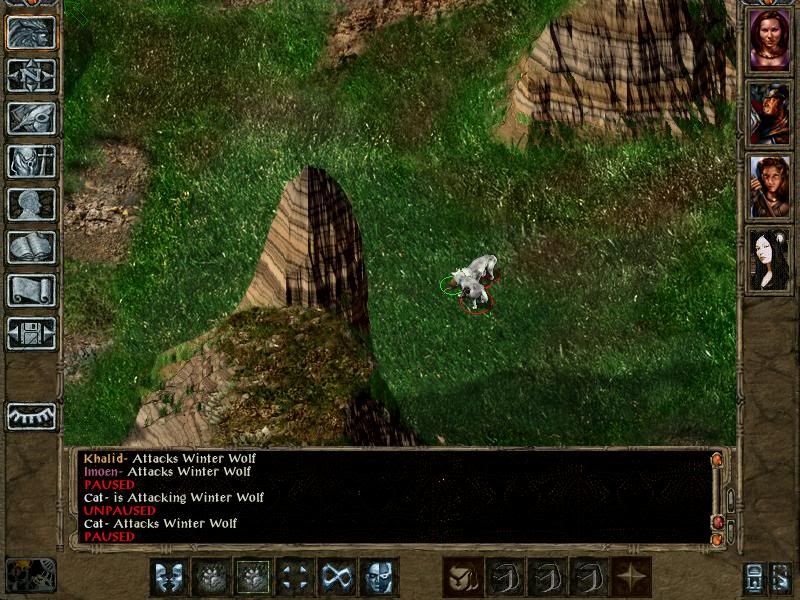Open the journal with quill icon
The height and width of the screenshot is (600, 800).
tap(31, 118)
